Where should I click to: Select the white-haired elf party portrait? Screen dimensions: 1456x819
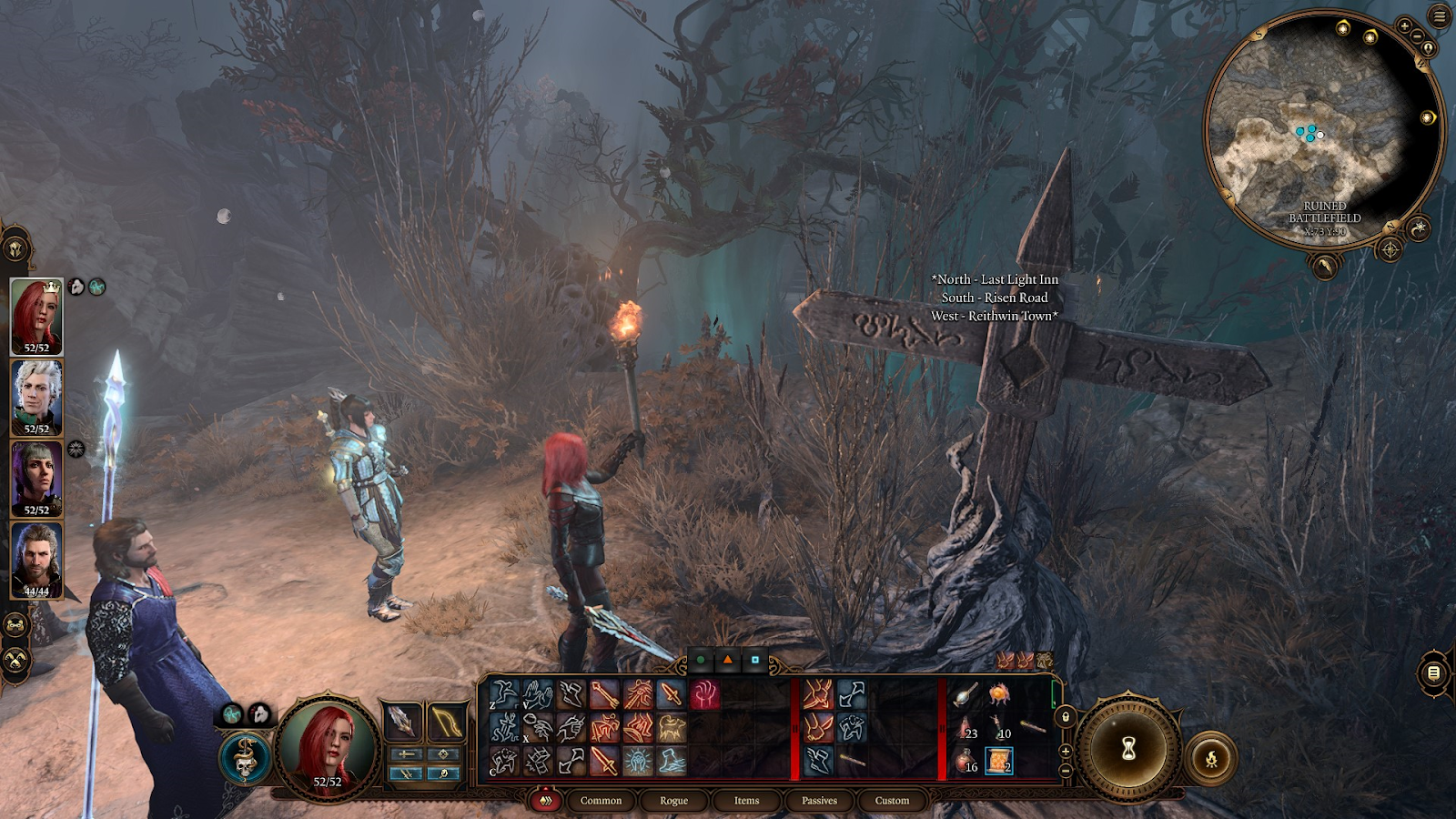click(36, 398)
